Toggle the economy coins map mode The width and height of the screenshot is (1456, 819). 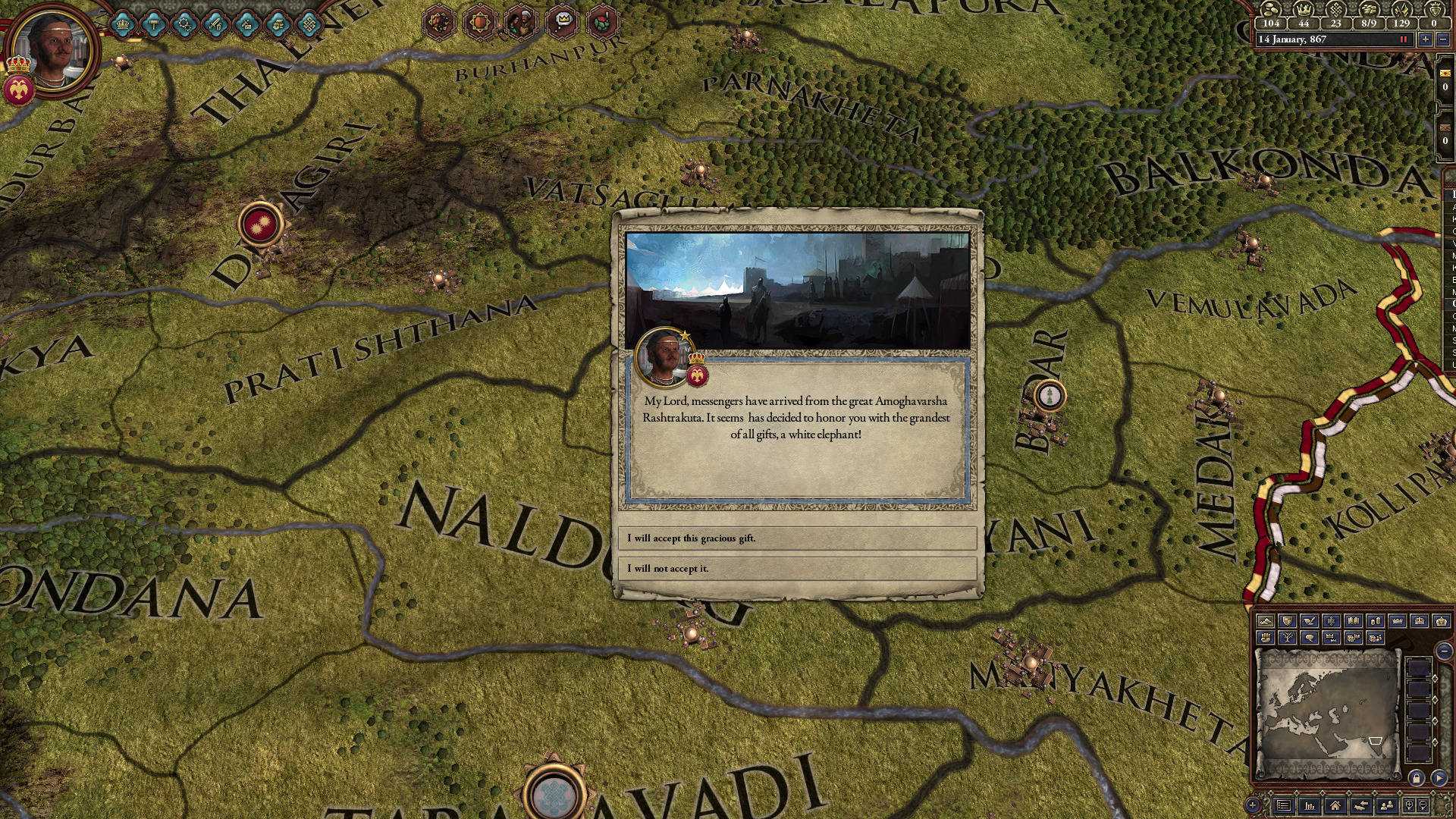click(1376, 621)
